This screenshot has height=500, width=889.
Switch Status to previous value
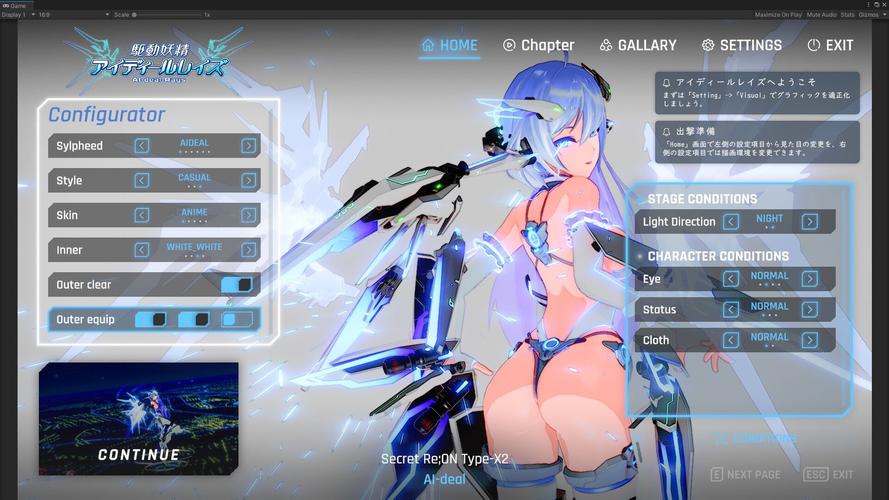coord(731,310)
